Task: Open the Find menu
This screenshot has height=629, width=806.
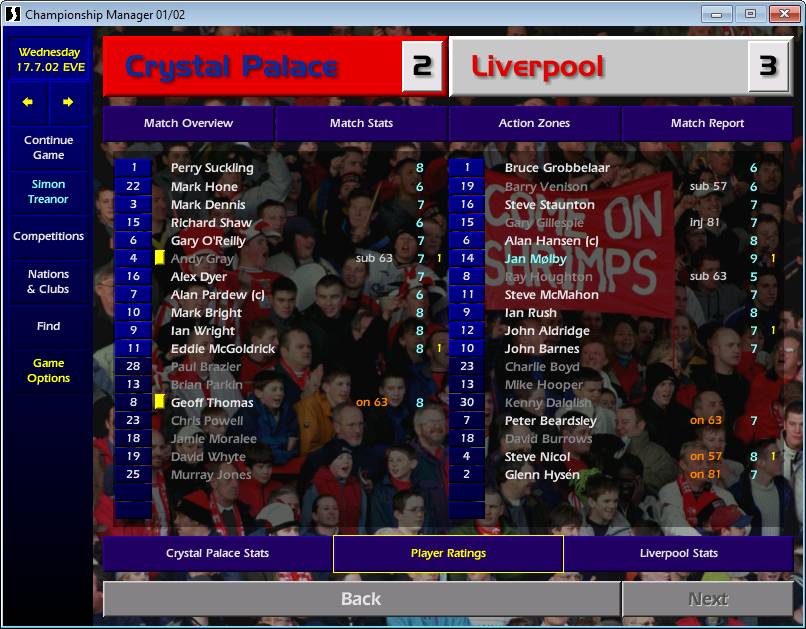Action: [x=48, y=326]
